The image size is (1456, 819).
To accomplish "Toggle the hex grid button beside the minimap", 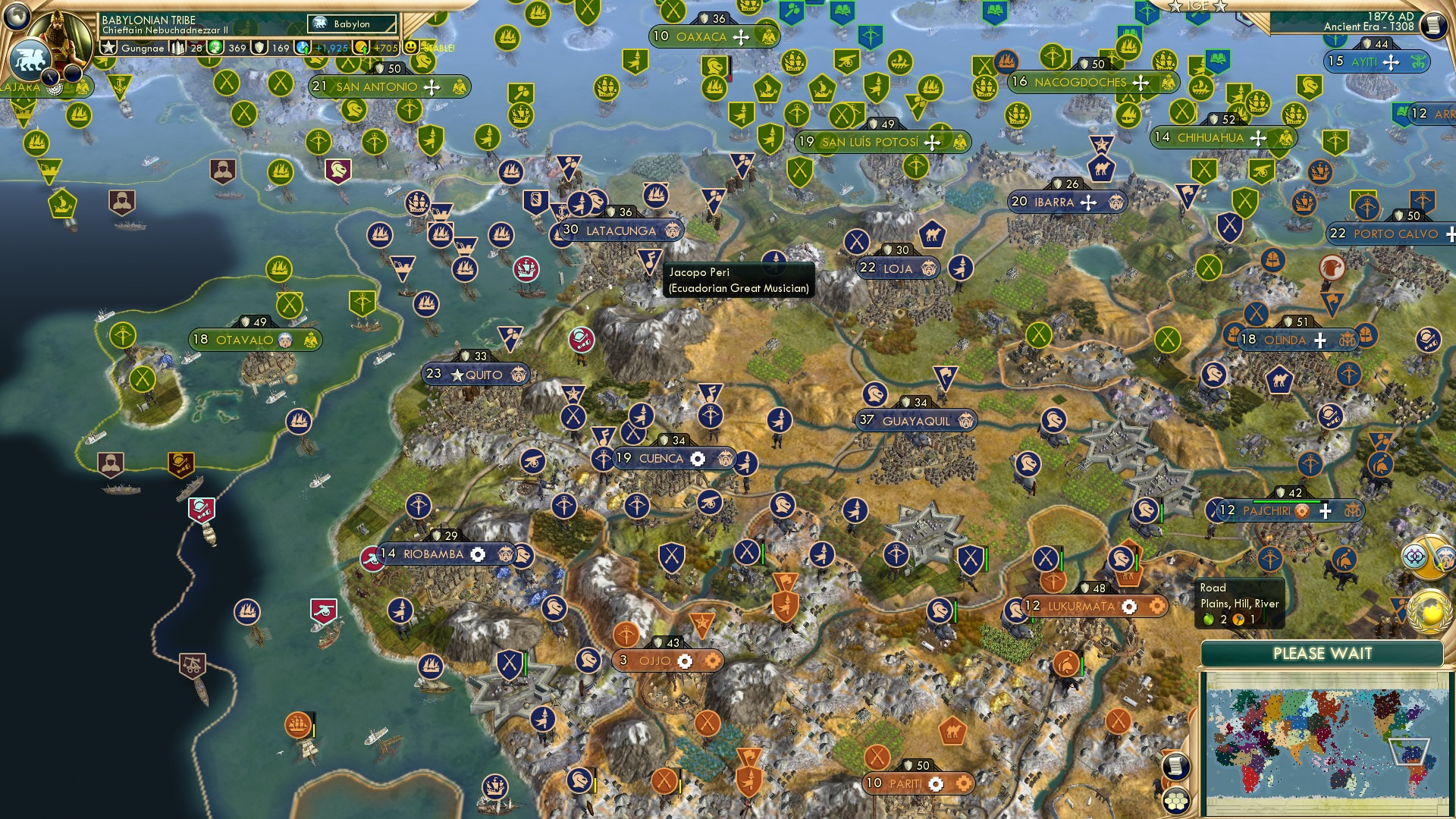I will tap(1177, 799).
